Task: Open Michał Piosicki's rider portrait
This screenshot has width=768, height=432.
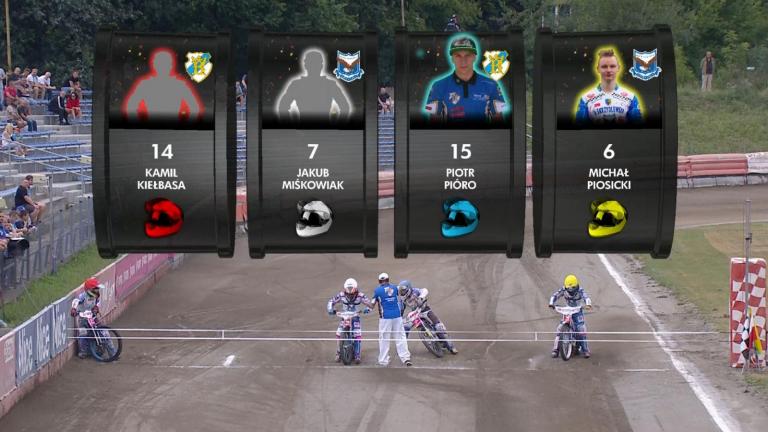Action: click(x=607, y=86)
